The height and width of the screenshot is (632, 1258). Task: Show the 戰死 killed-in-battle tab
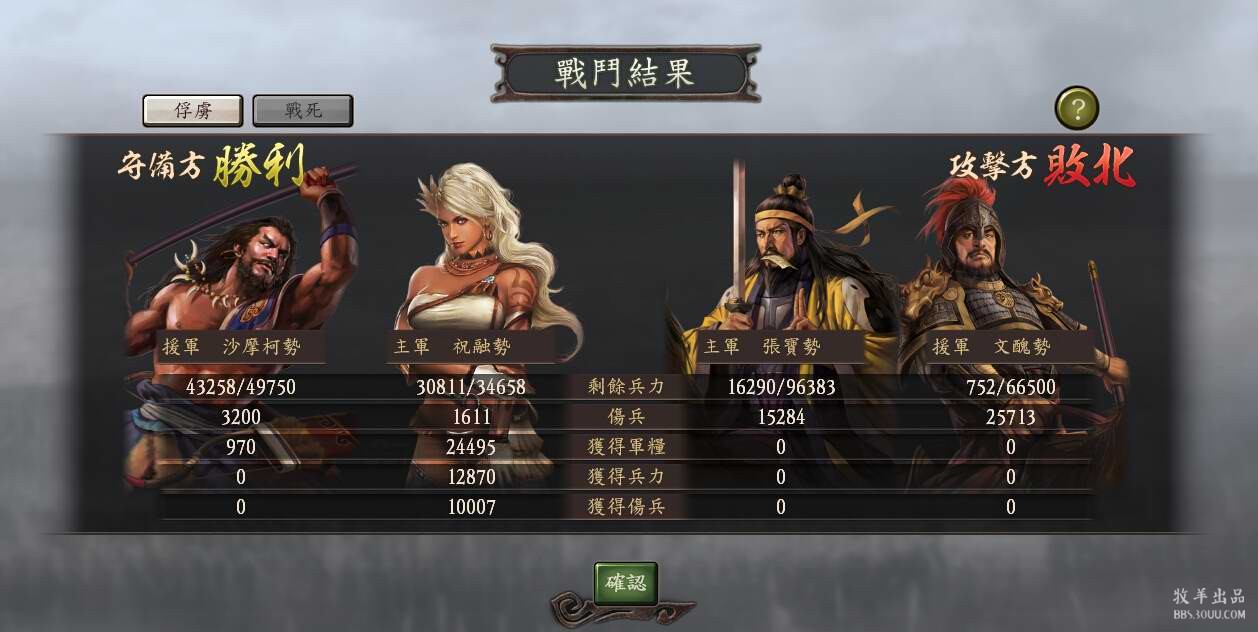point(303,110)
